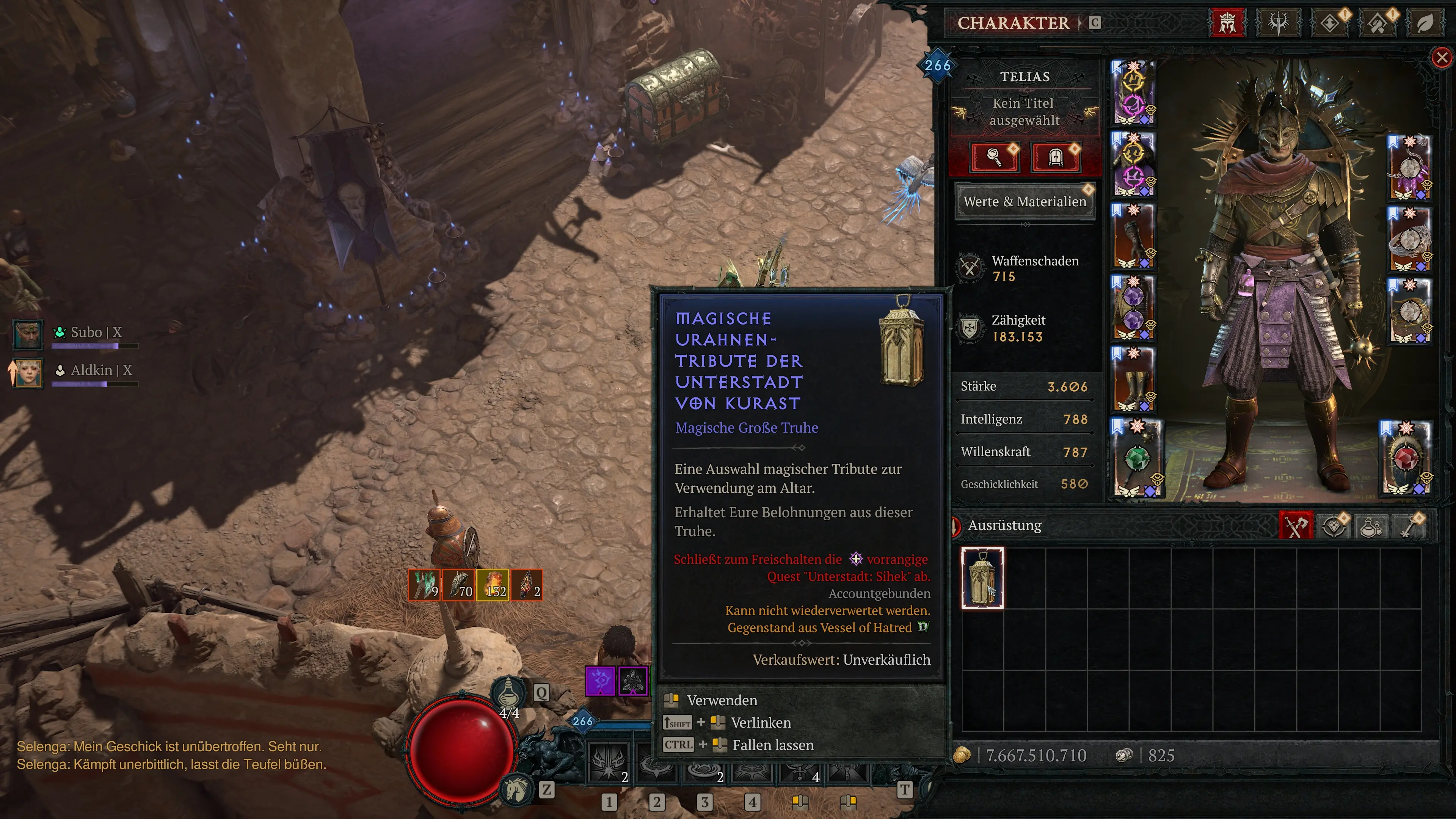The image size is (1456, 819).
Task: Close the Charakter panel with the red X
Action: tap(1442, 57)
